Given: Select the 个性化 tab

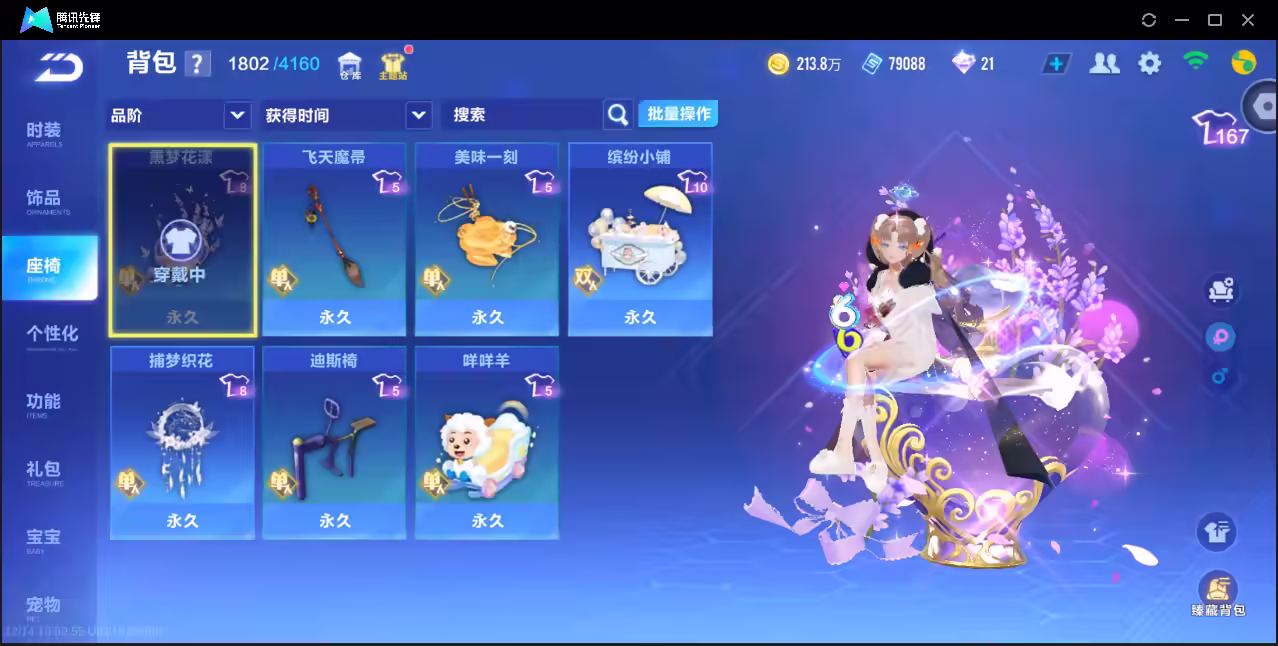Looking at the screenshot, I should click(x=52, y=336).
